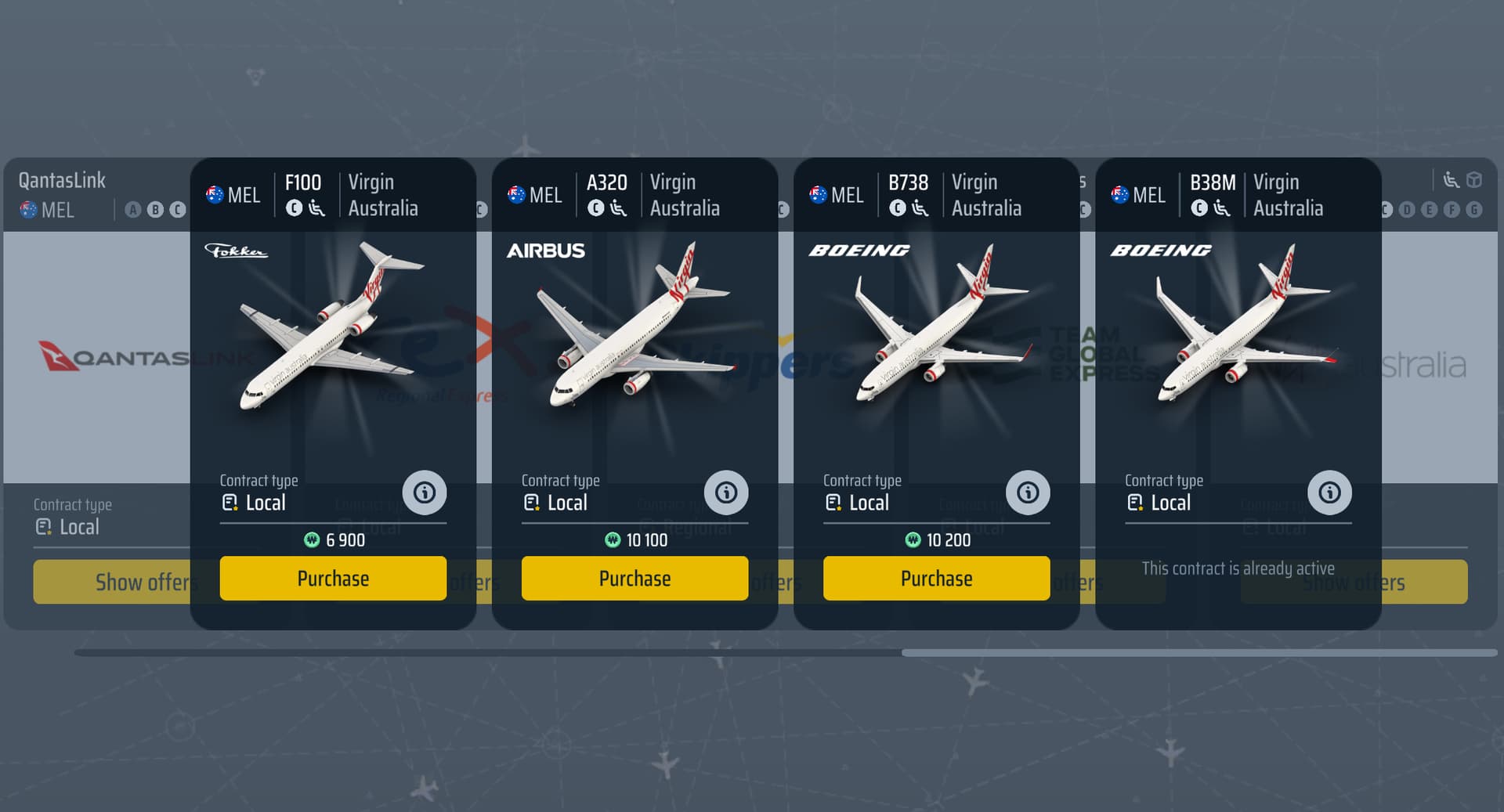Image resolution: width=1504 pixels, height=812 pixels.
Task: Show info for the A320 contract
Action: click(726, 493)
